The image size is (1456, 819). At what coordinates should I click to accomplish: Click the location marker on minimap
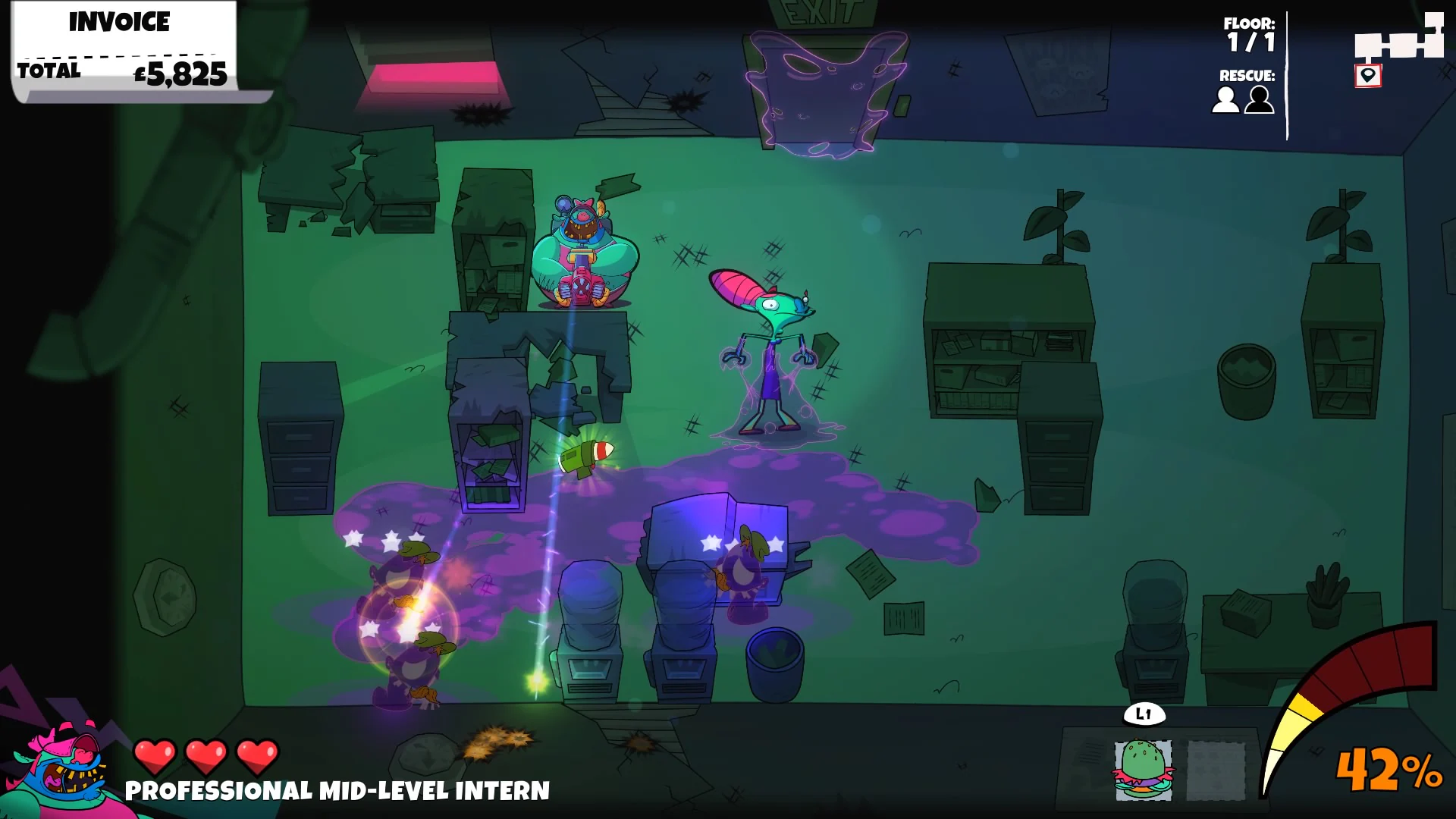point(1367,76)
